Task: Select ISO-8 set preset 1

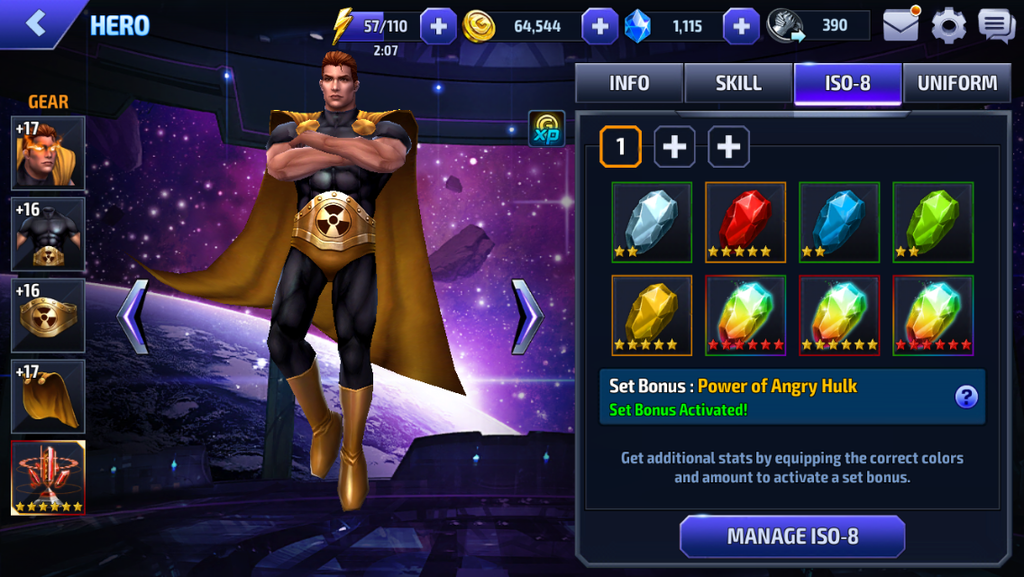Action: point(620,147)
